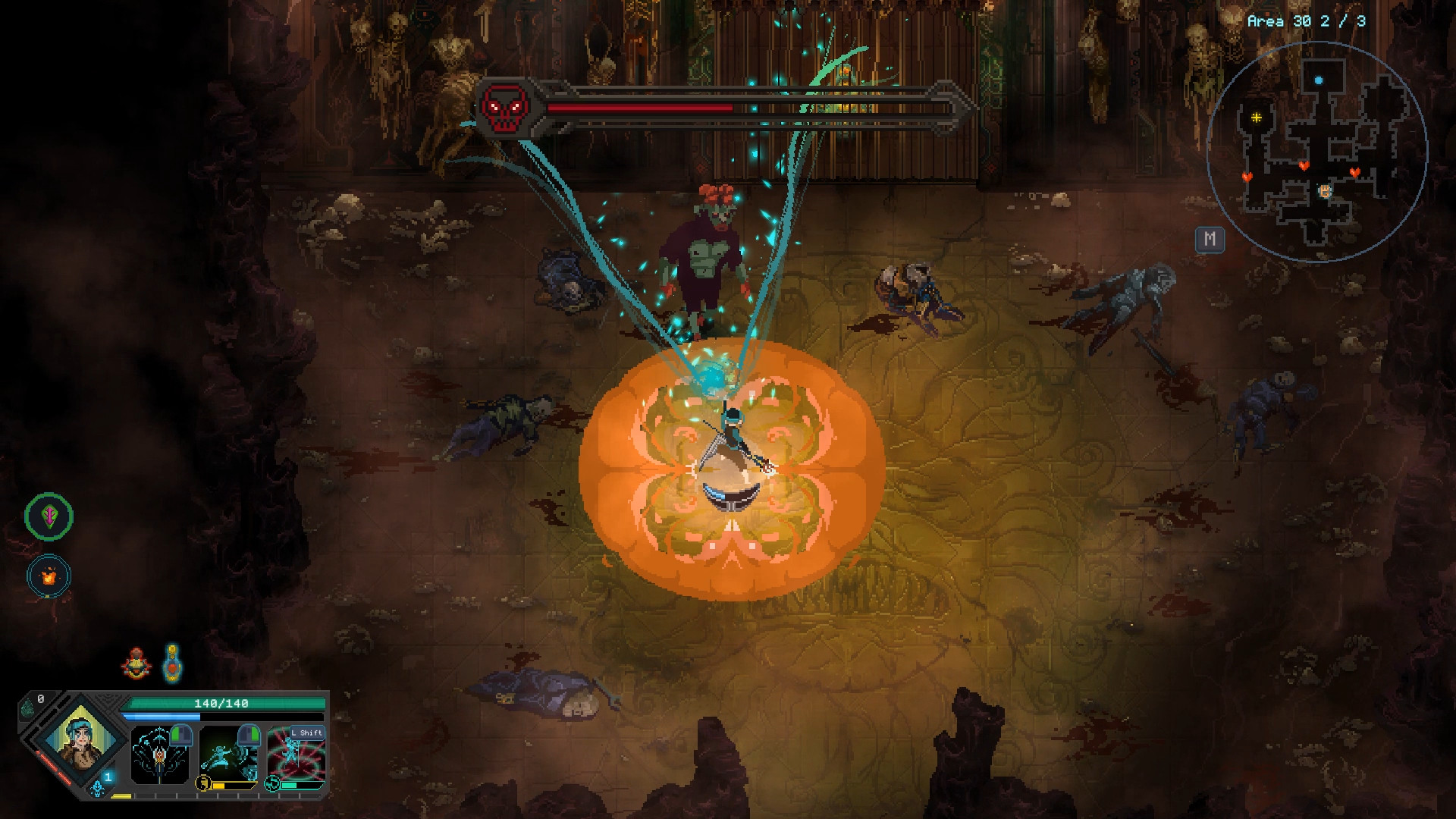Toggle the left mouse button binding on first skill
Viewport: 1456px width, 819px height.
coord(181,735)
